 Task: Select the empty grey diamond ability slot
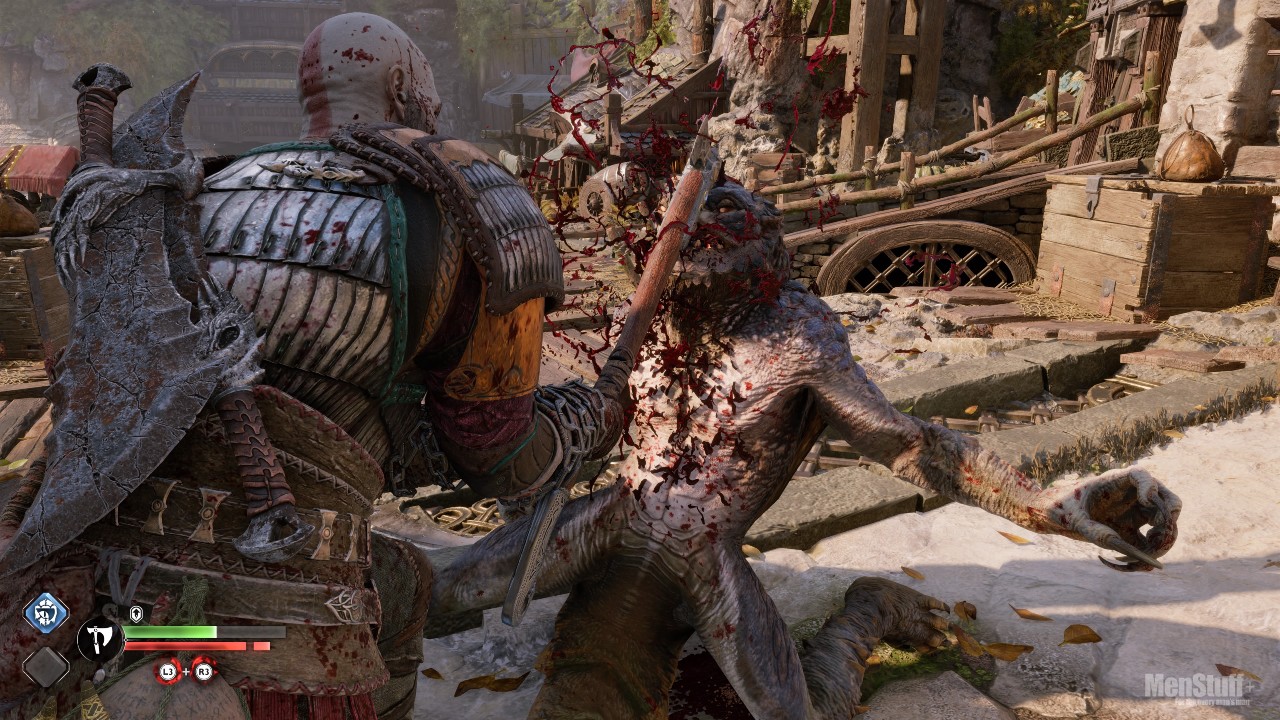tap(46, 667)
